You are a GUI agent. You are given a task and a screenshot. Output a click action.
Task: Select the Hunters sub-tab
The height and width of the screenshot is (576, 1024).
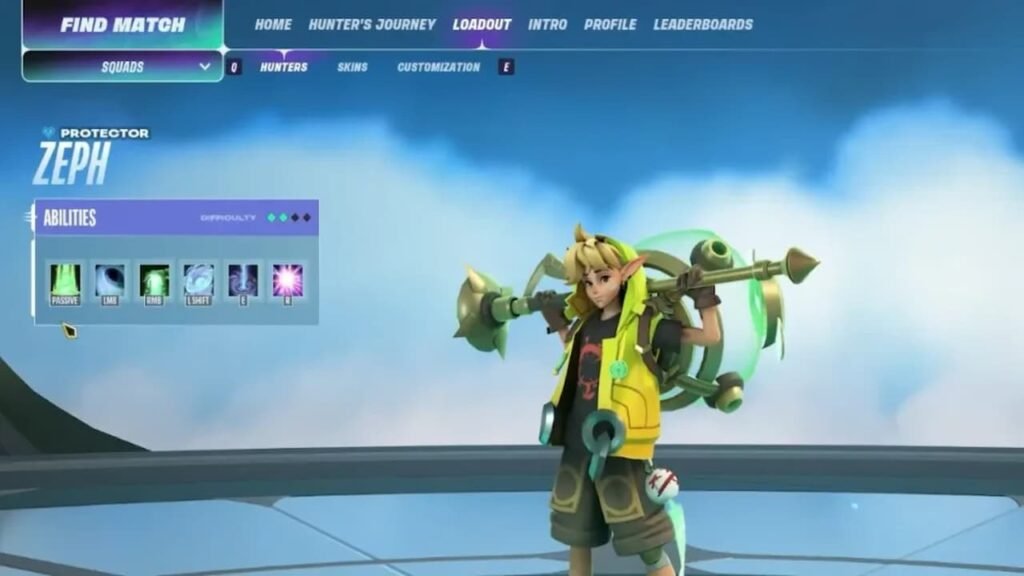284,67
